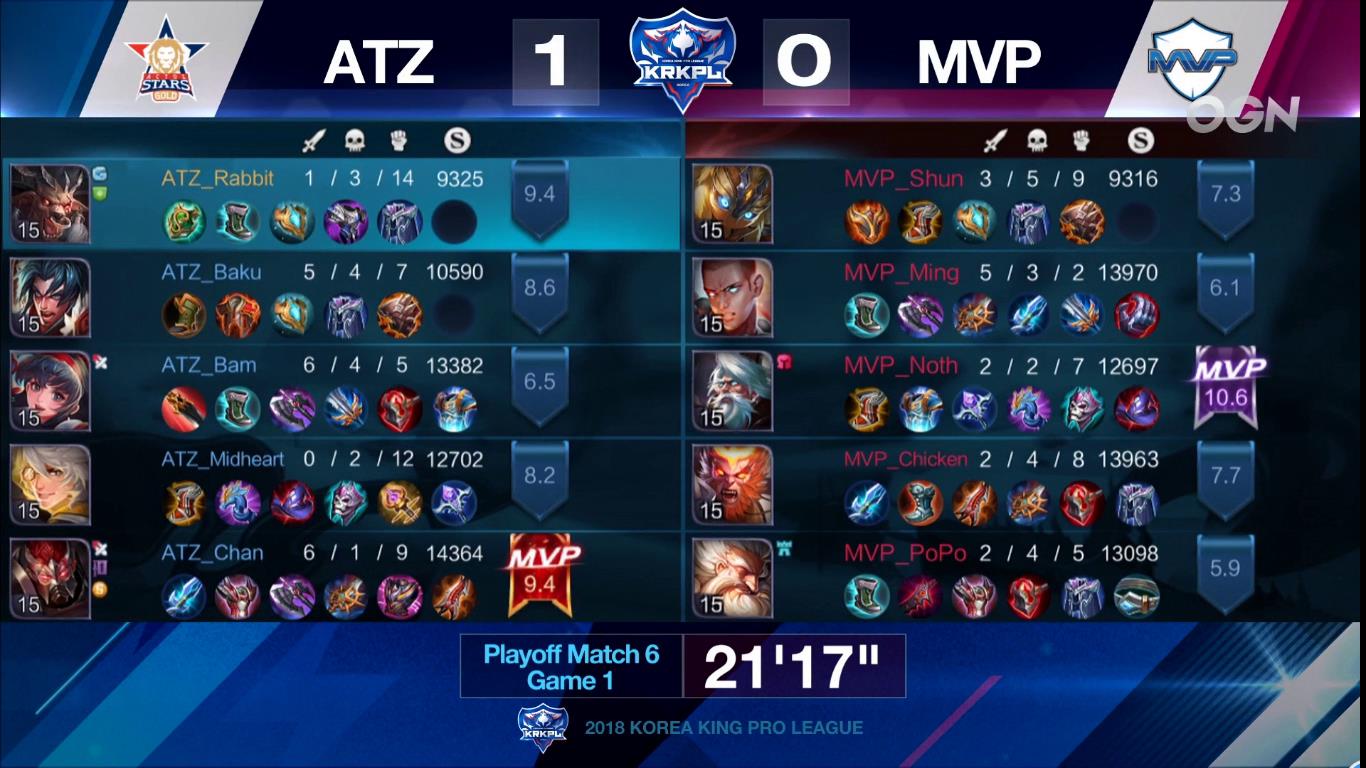Image resolution: width=1366 pixels, height=768 pixels.
Task: Click ATZ_Rabbit's 9.4 rating pennant
Action: click(538, 195)
